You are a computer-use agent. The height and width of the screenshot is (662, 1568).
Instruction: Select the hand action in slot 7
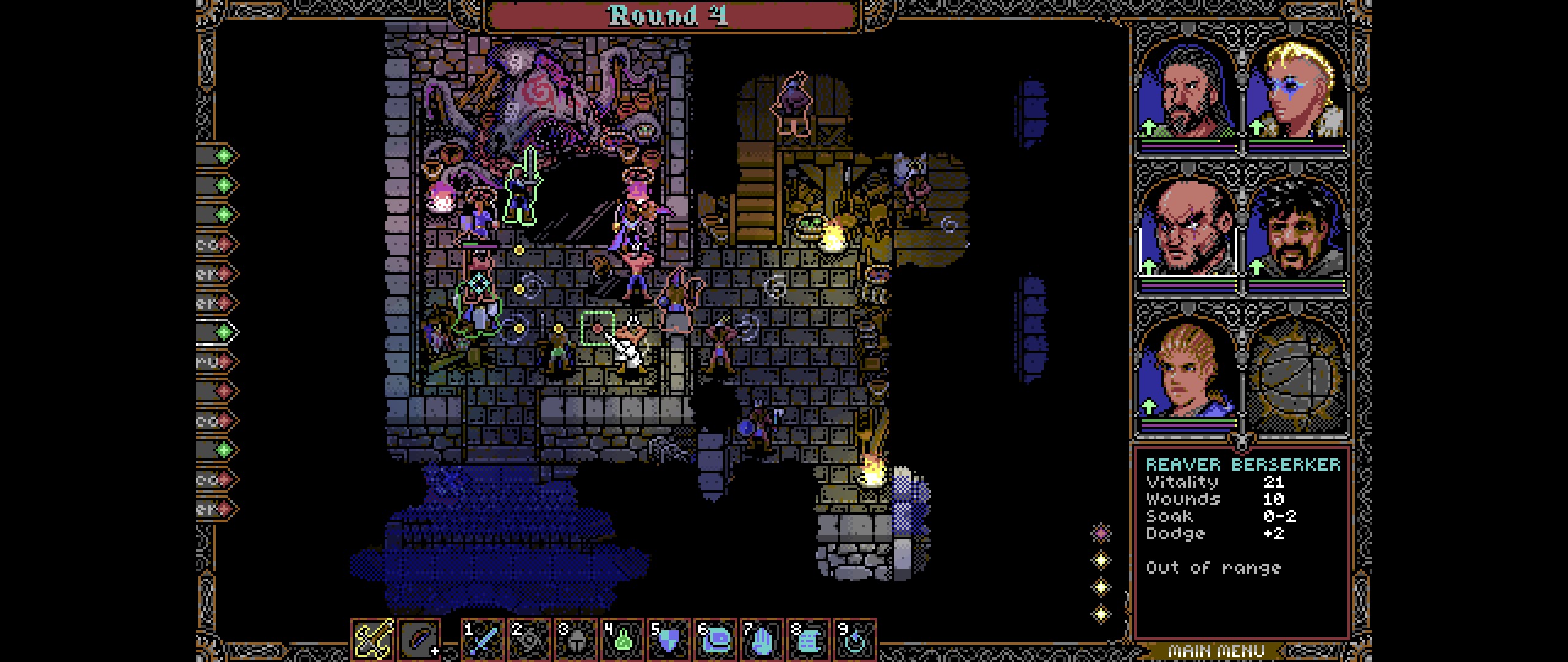tap(762, 640)
